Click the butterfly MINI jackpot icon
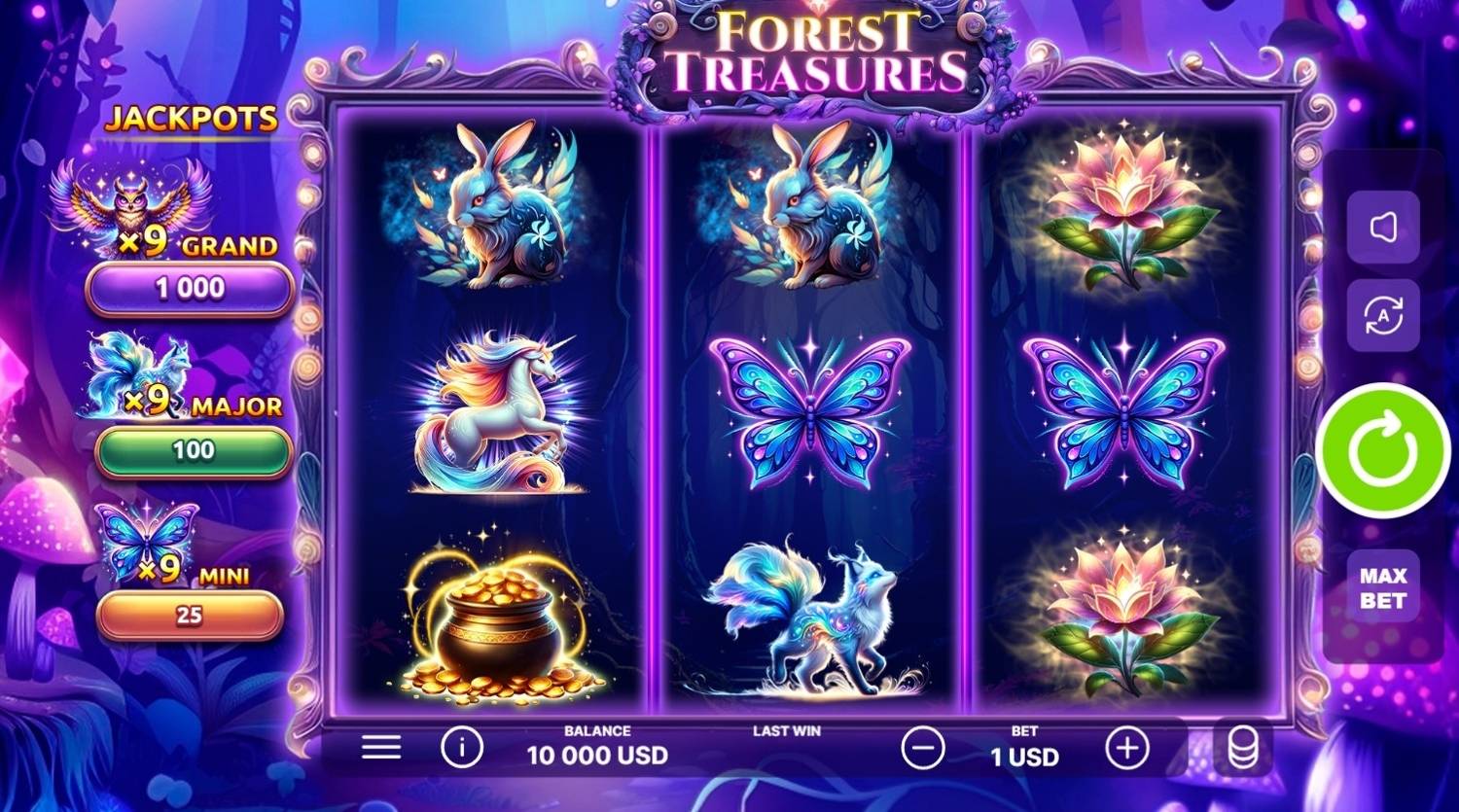Image resolution: width=1459 pixels, height=812 pixels. 146,545
